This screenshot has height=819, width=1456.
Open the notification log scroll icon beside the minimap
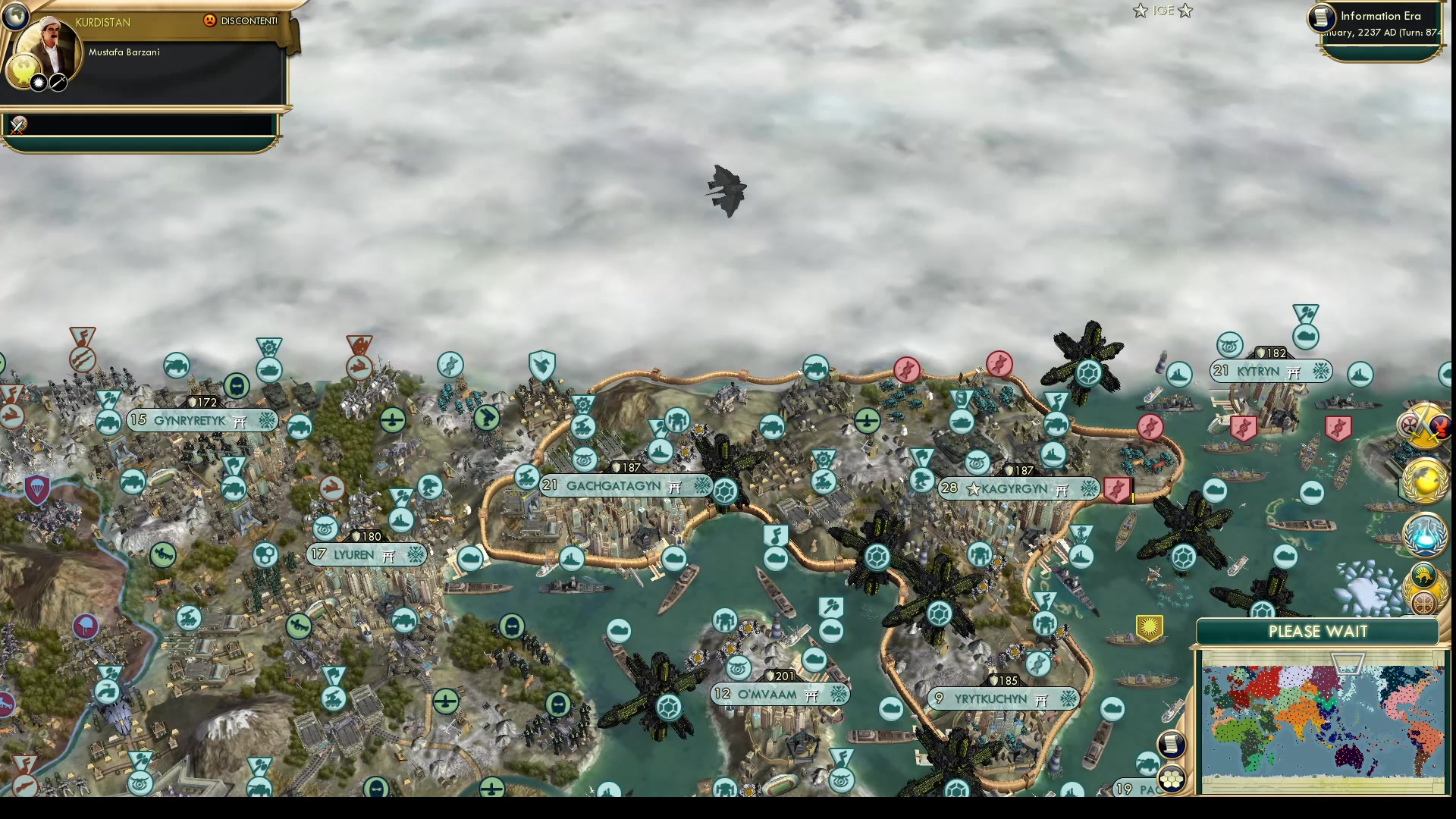click(1172, 743)
